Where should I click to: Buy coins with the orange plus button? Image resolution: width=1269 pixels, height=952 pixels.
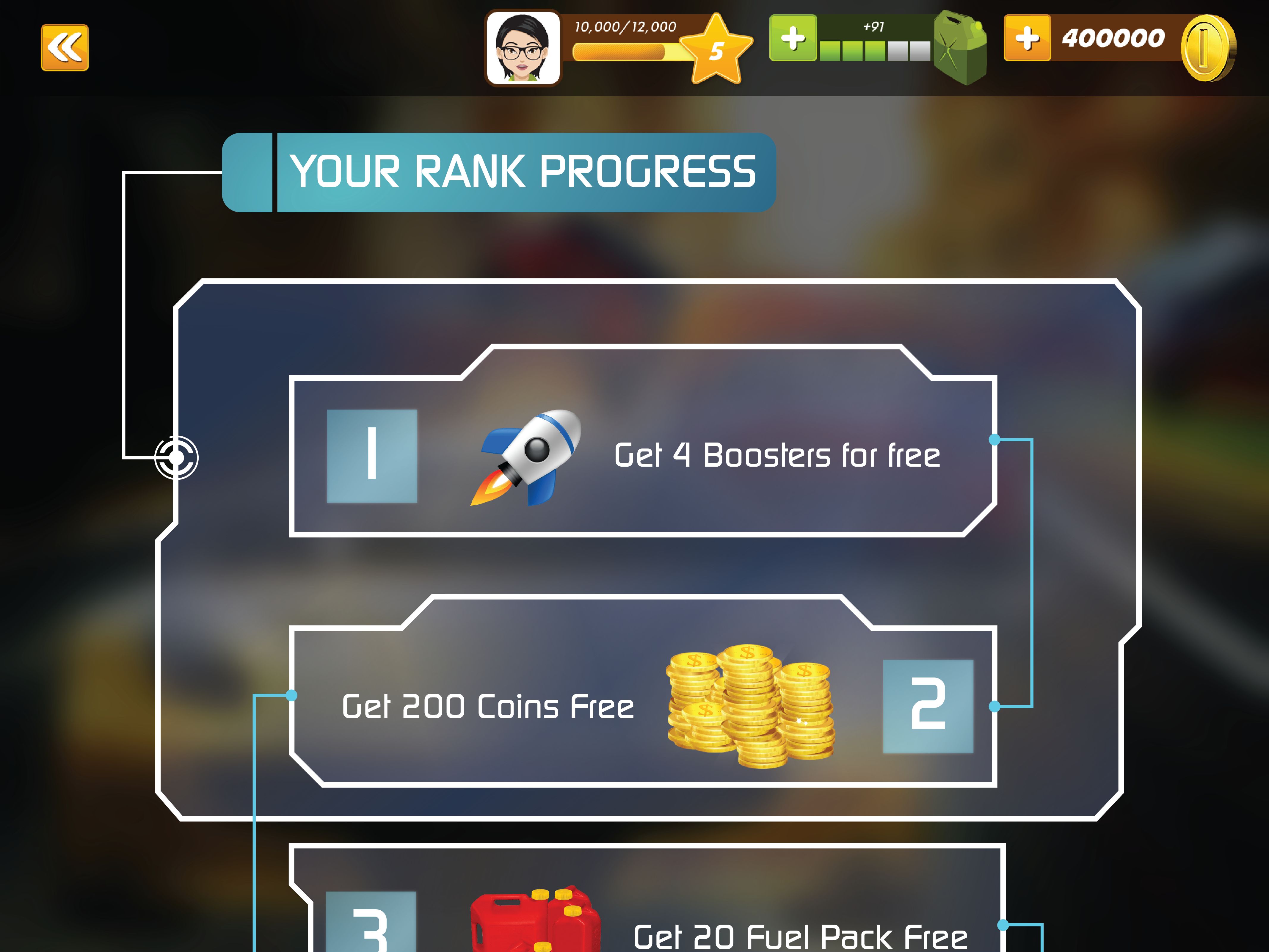tap(1027, 38)
